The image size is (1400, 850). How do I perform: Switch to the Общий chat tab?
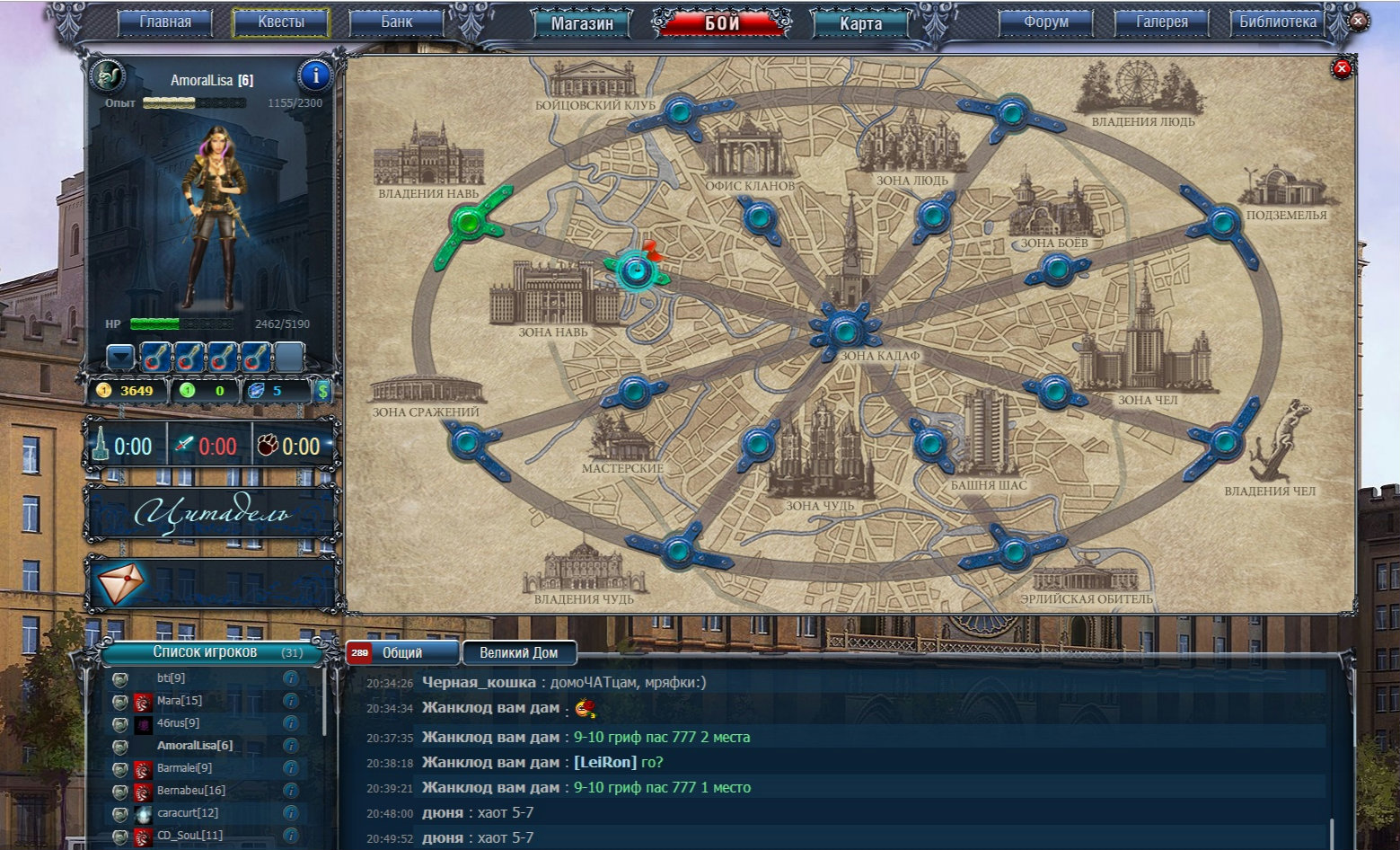coord(401,653)
